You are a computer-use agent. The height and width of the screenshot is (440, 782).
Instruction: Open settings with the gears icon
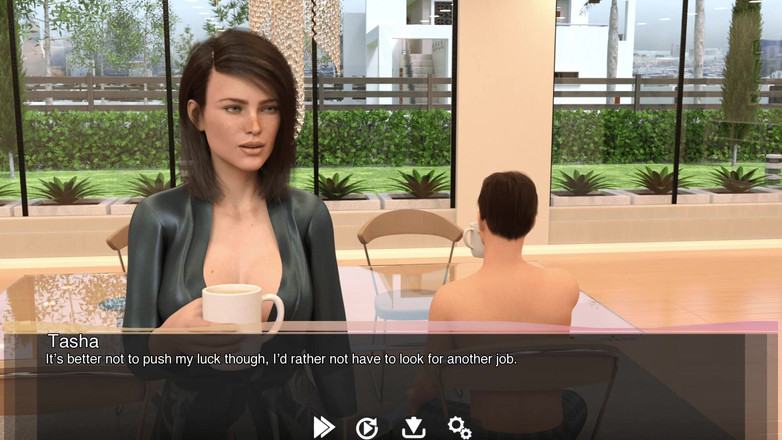point(459,428)
